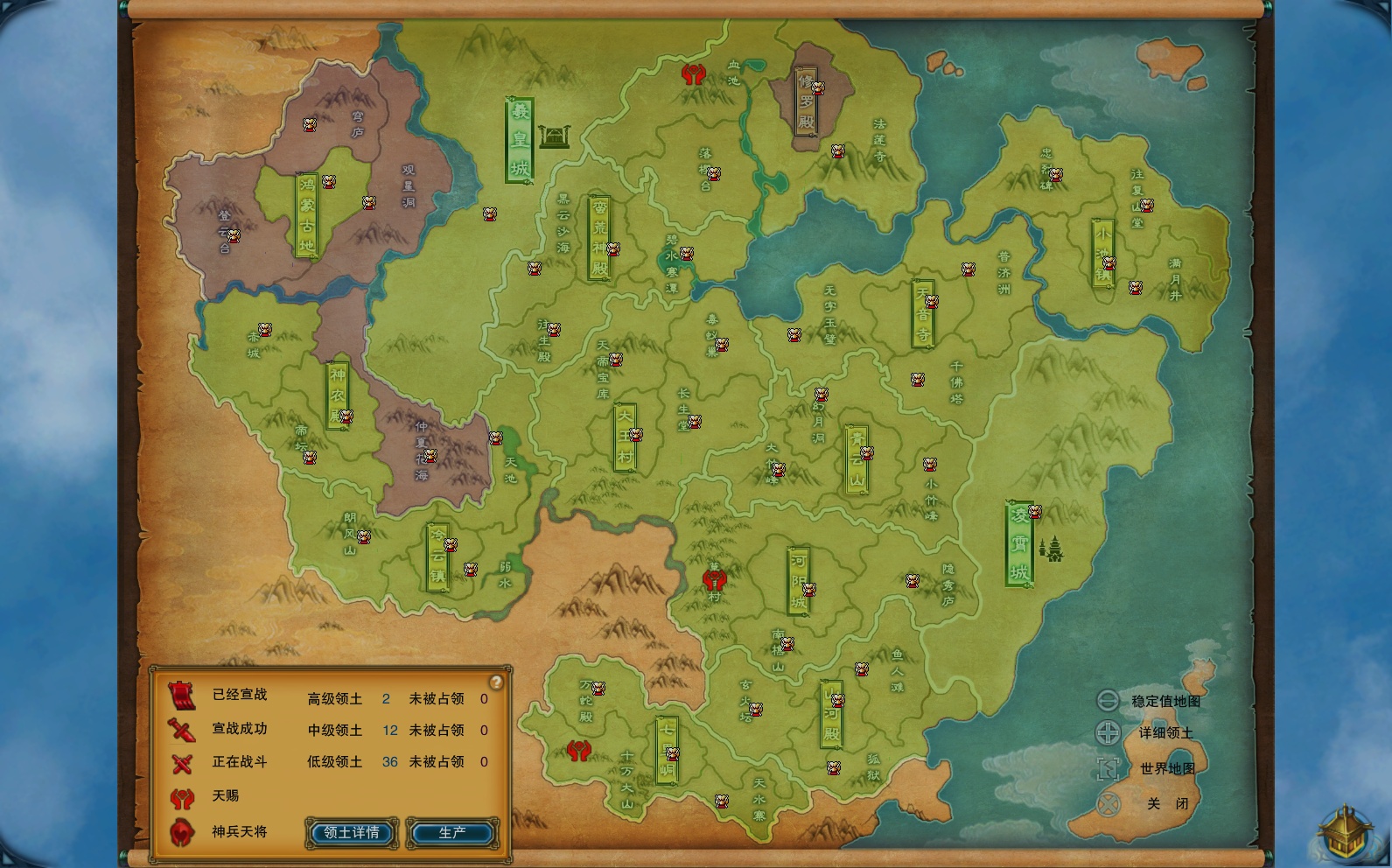Image resolution: width=1392 pixels, height=868 pixels.
Task: Open the question mark help icon
Action: [x=496, y=682]
